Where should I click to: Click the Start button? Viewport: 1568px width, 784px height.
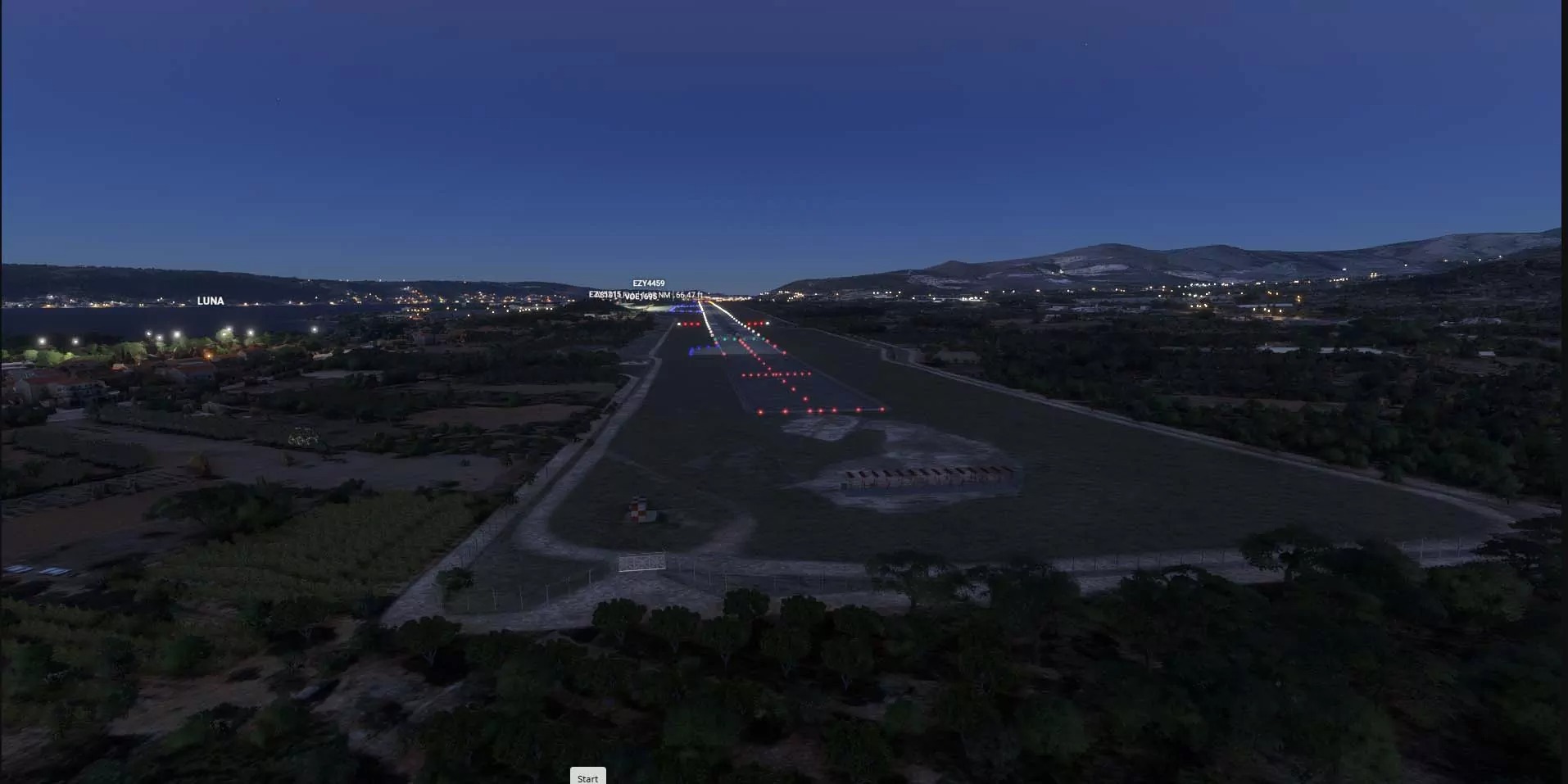pos(587,777)
